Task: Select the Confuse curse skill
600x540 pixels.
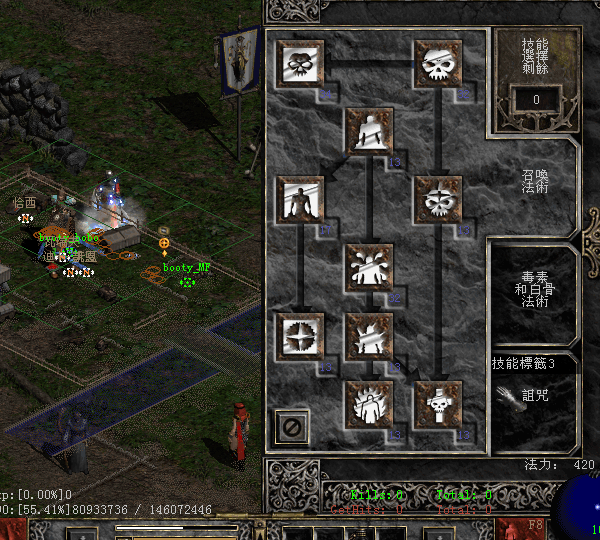Action: 369,268
